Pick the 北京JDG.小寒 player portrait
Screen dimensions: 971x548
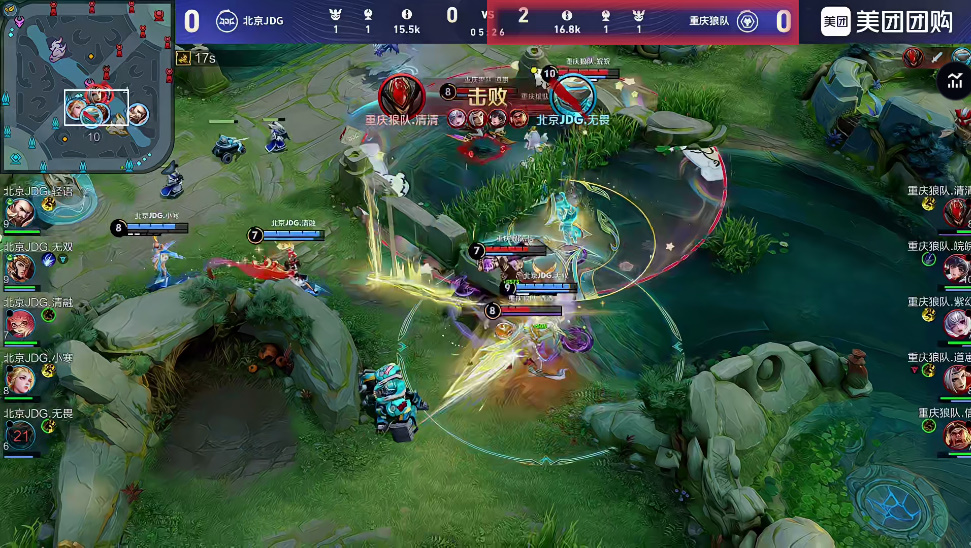[22, 378]
